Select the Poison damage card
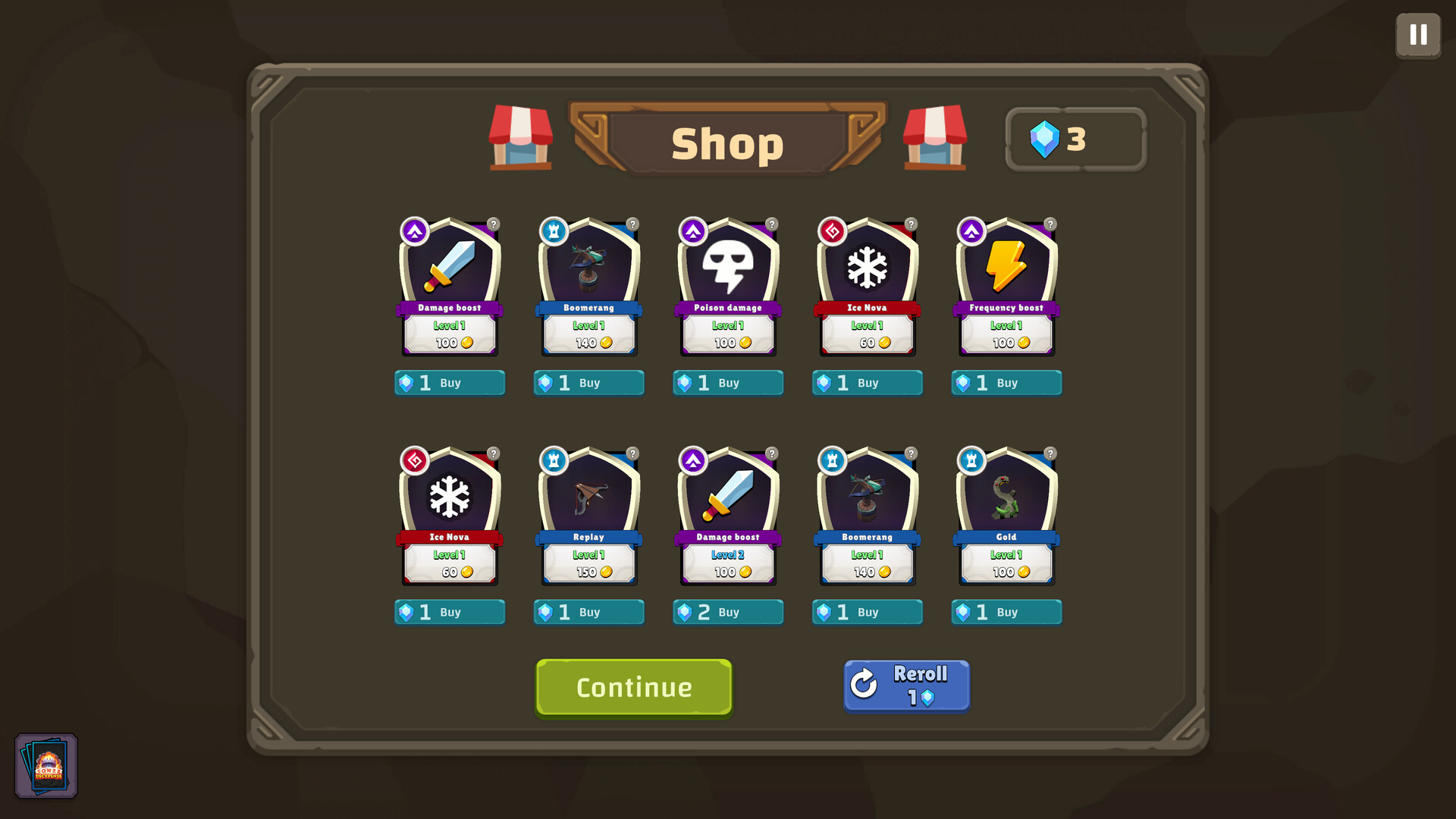The height and width of the screenshot is (819, 1456). 728,287
